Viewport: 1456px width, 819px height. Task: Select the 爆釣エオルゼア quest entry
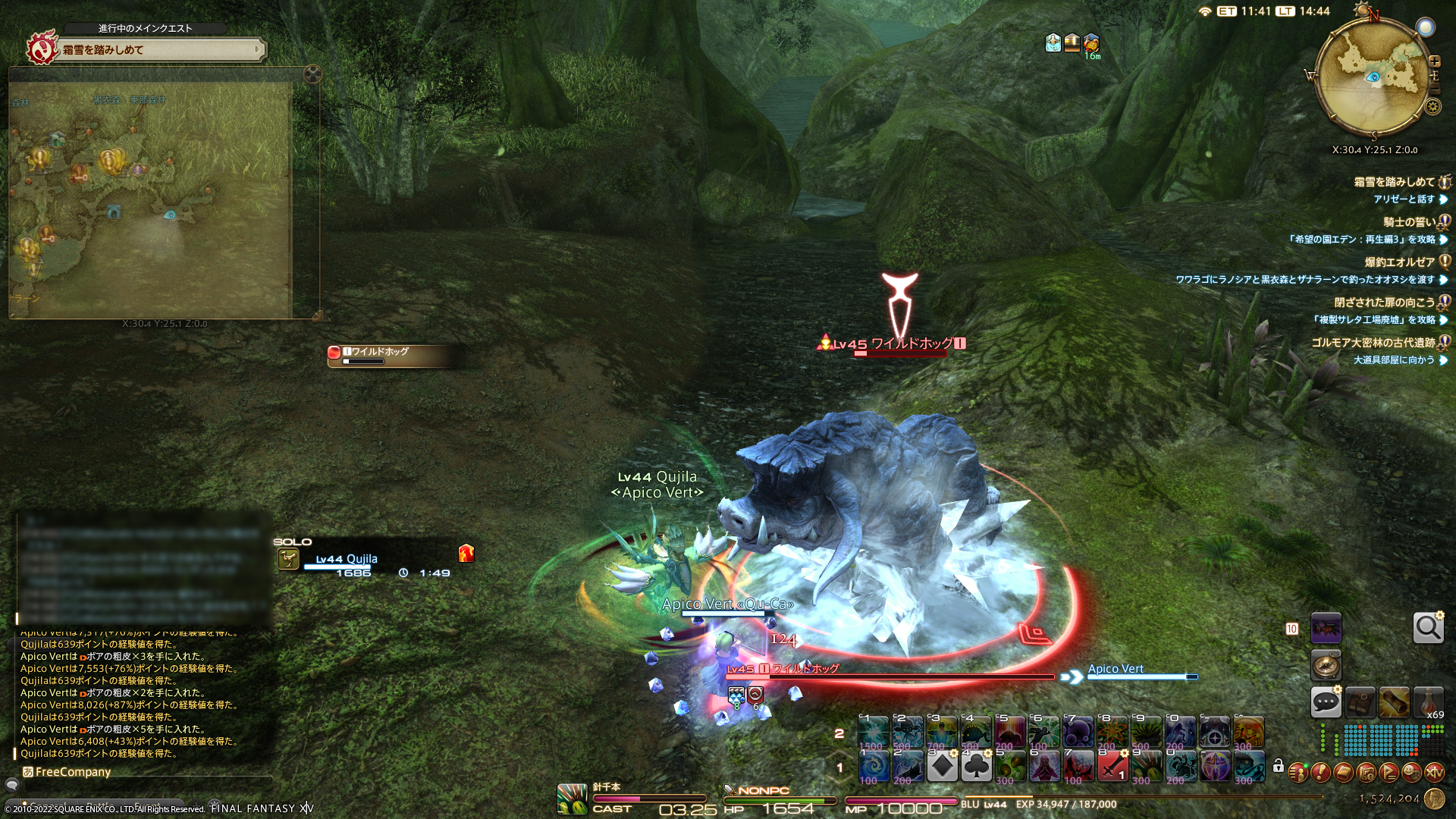pos(1399,262)
